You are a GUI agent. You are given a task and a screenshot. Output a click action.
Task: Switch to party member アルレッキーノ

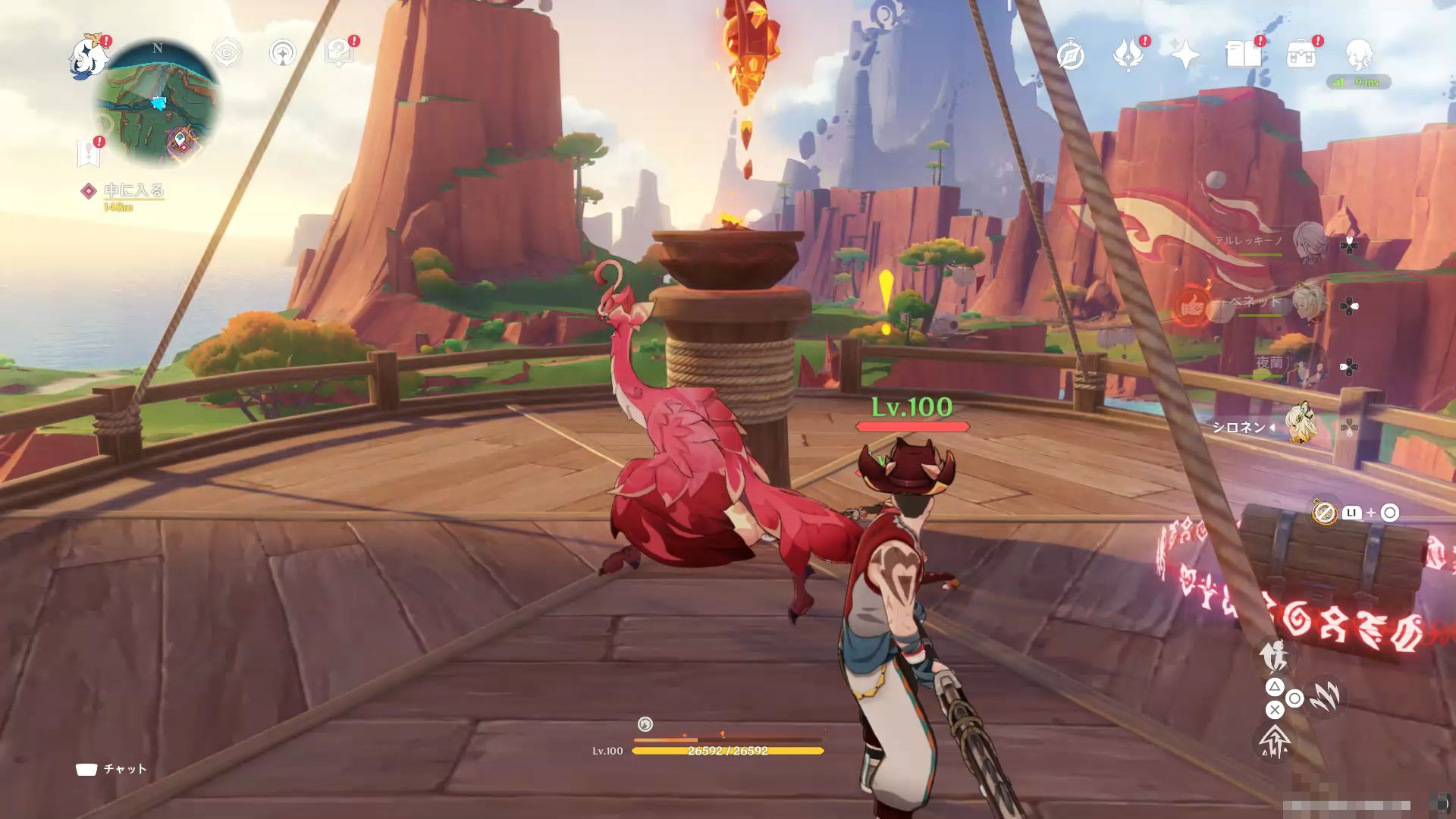click(1307, 243)
